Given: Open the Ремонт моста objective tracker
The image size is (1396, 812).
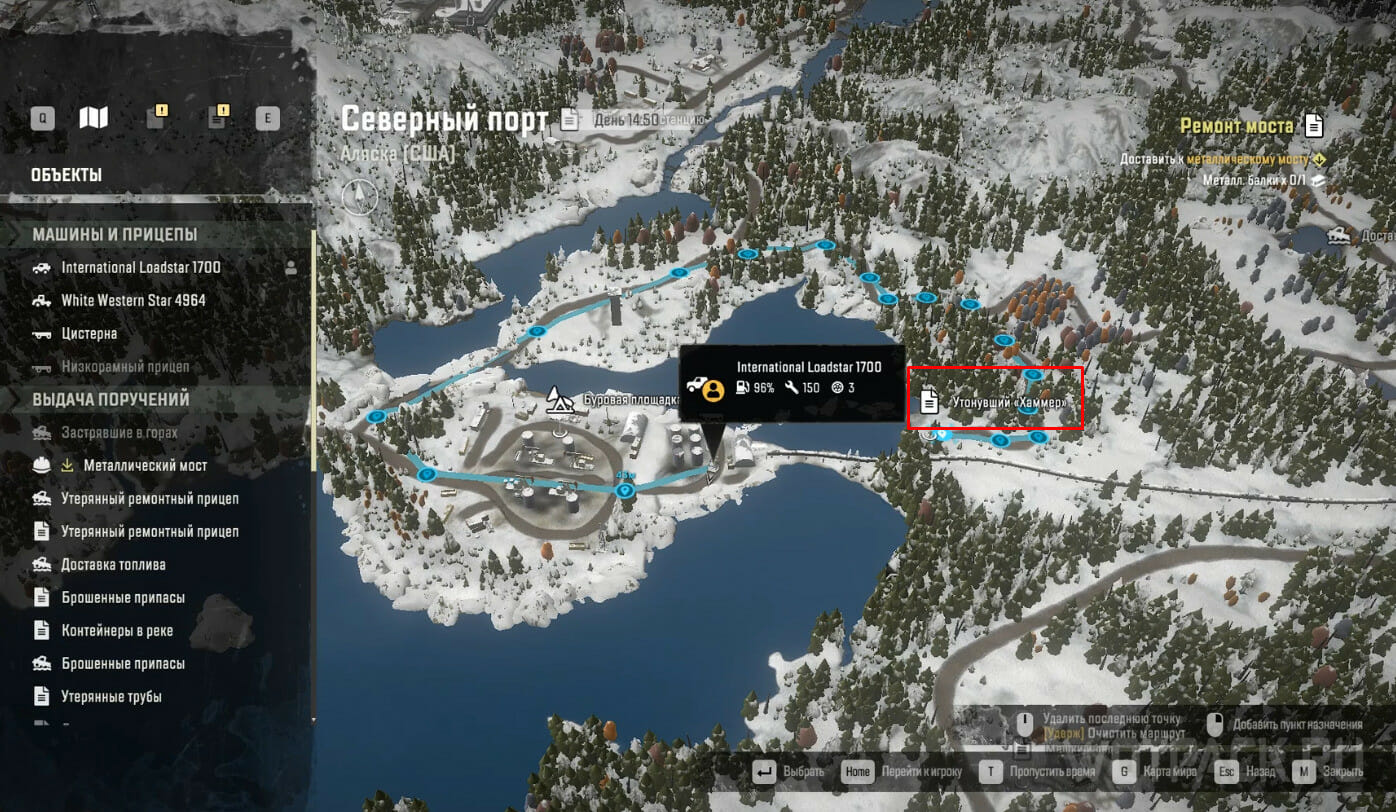Looking at the screenshot, I should (1251, 127).
